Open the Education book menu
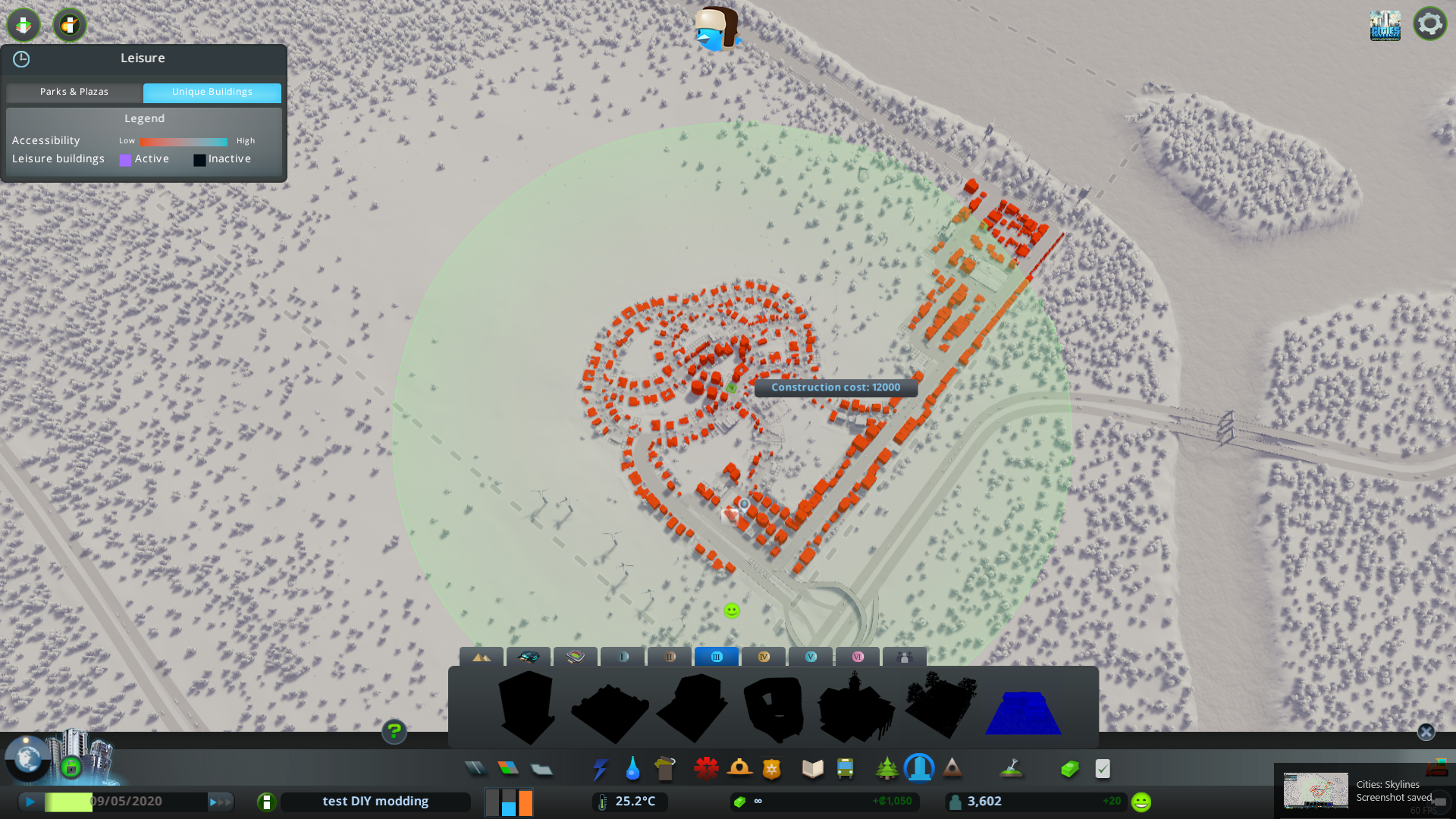 [x=812, y=769]
